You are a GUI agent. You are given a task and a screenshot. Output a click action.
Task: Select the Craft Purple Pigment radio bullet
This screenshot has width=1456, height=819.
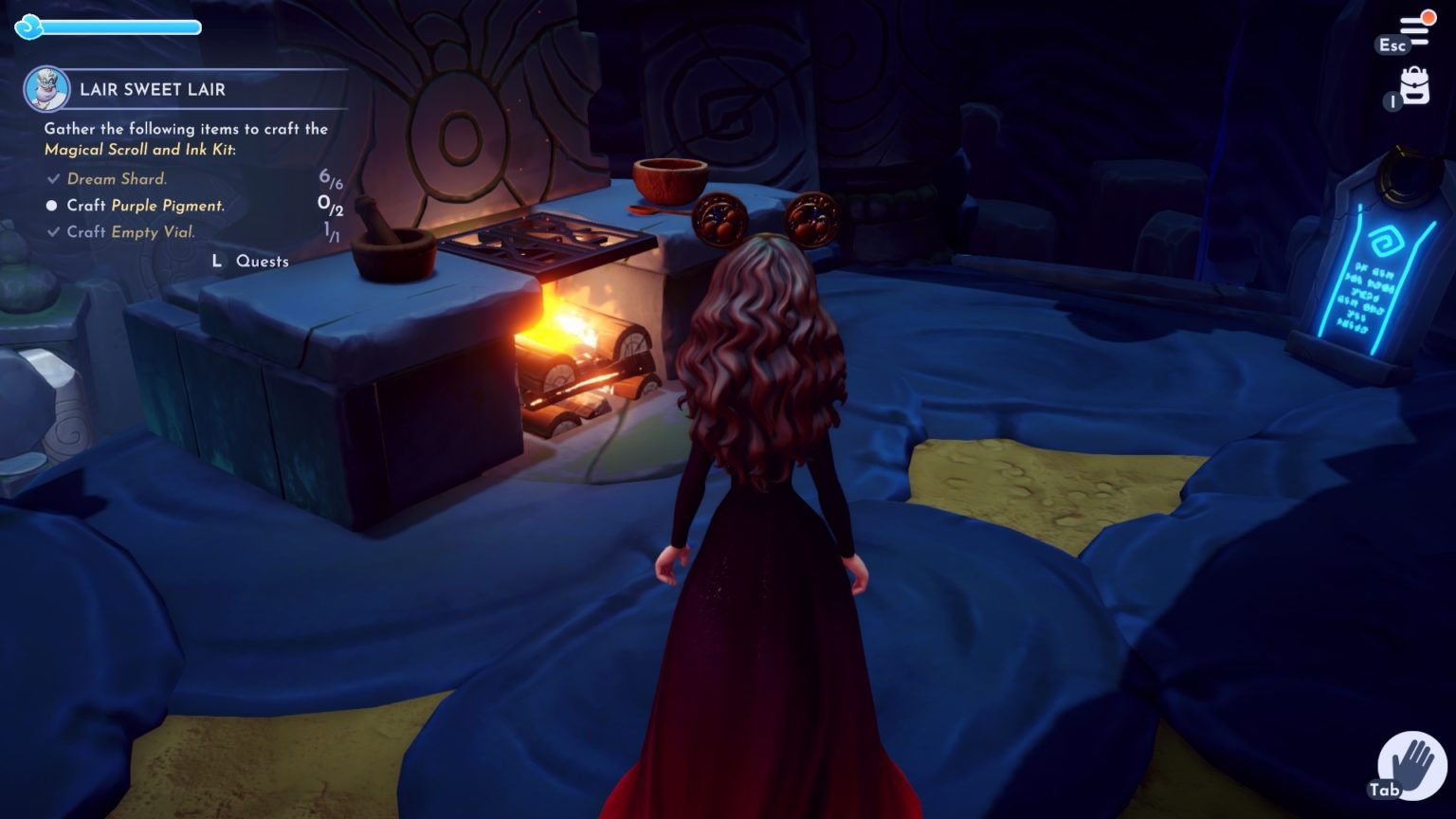[51, 206]
